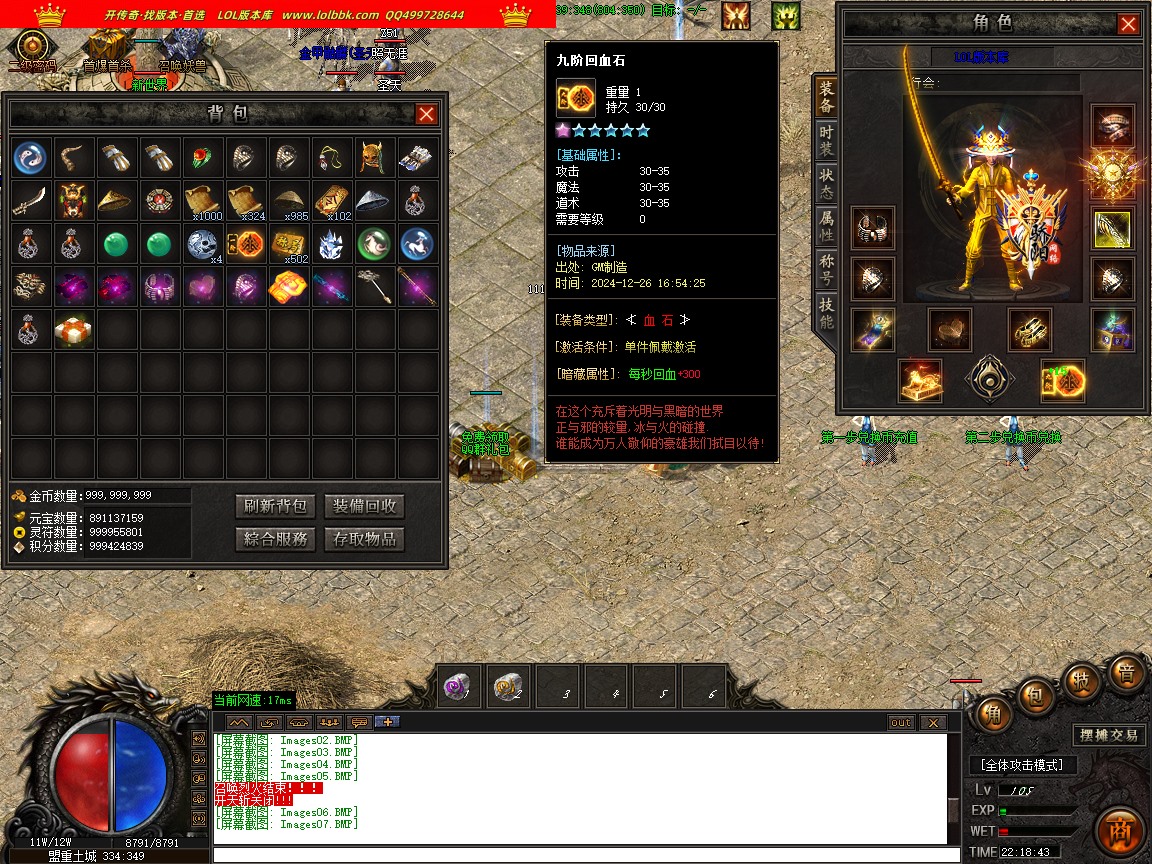Open 装備回收 equipment recycling

[x=364, y=506]
